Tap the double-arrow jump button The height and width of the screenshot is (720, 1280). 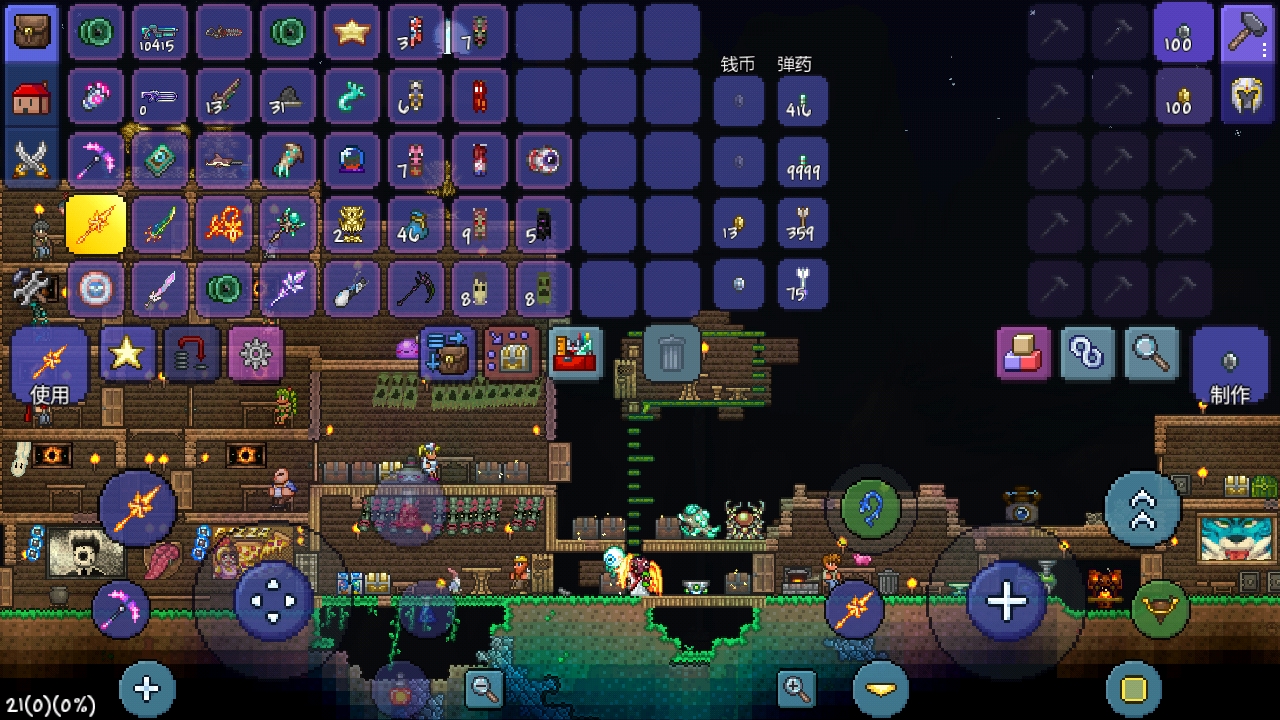pos(1142,509)
